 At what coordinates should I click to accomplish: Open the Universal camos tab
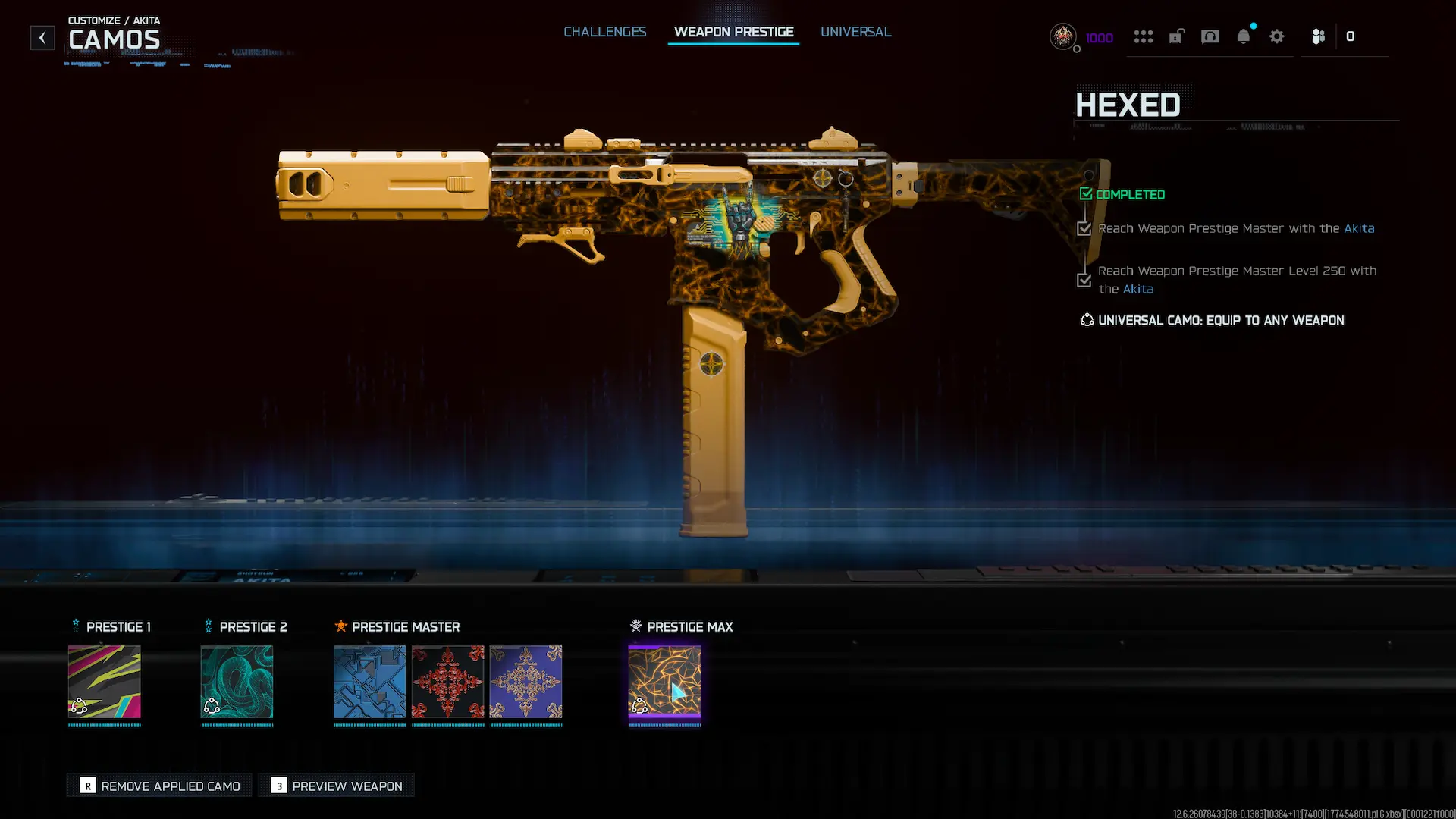855,32
